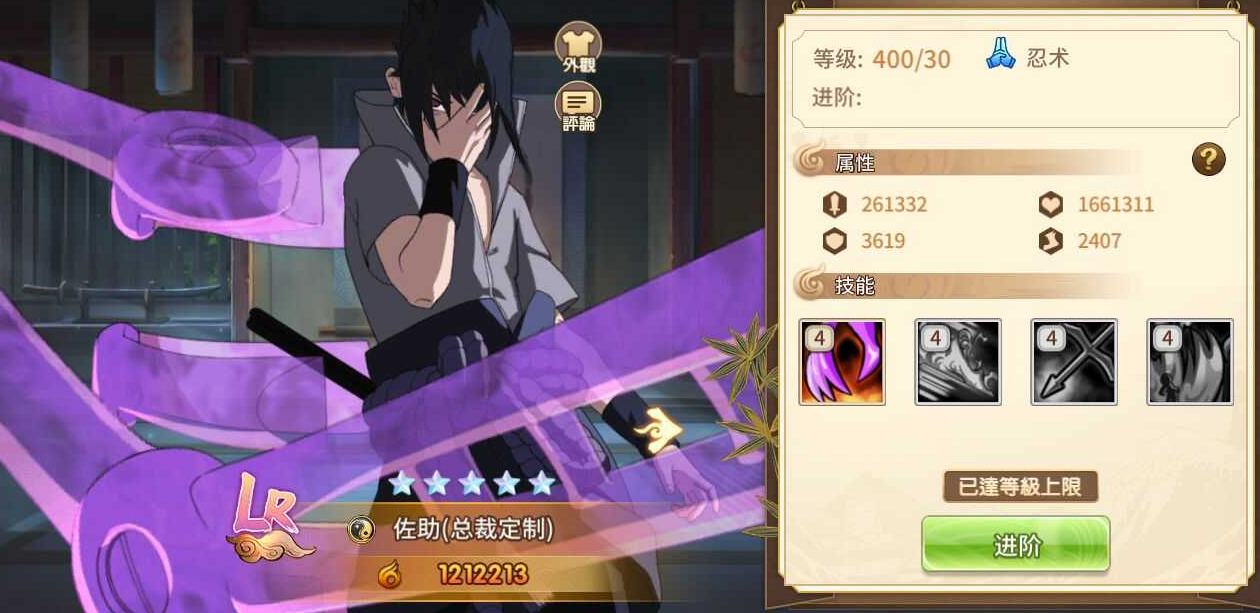1260x613 pixels.
Task: Open the 外觀 appearance shirt icon
Action: pyautogui.click(x=578, y=45)
